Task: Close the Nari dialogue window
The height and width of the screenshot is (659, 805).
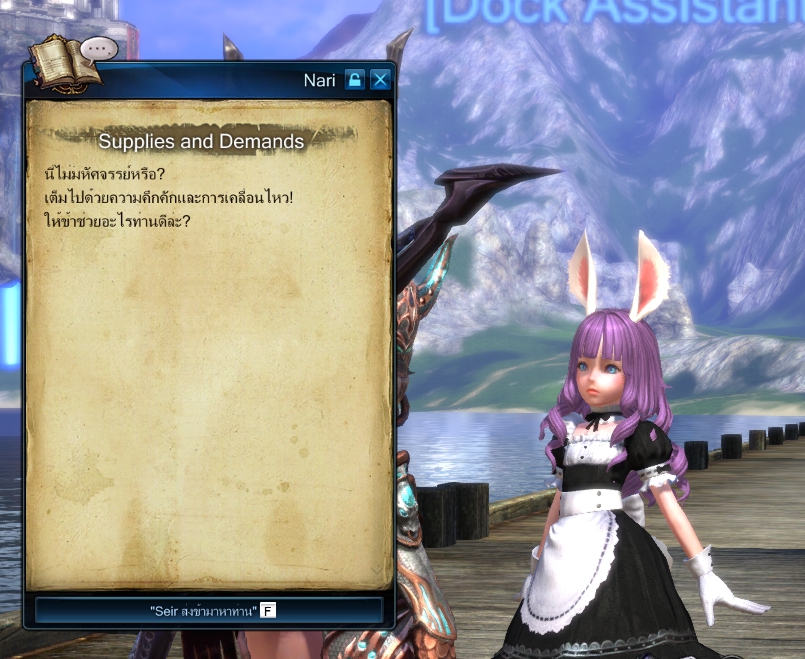Action: (380, 80)
